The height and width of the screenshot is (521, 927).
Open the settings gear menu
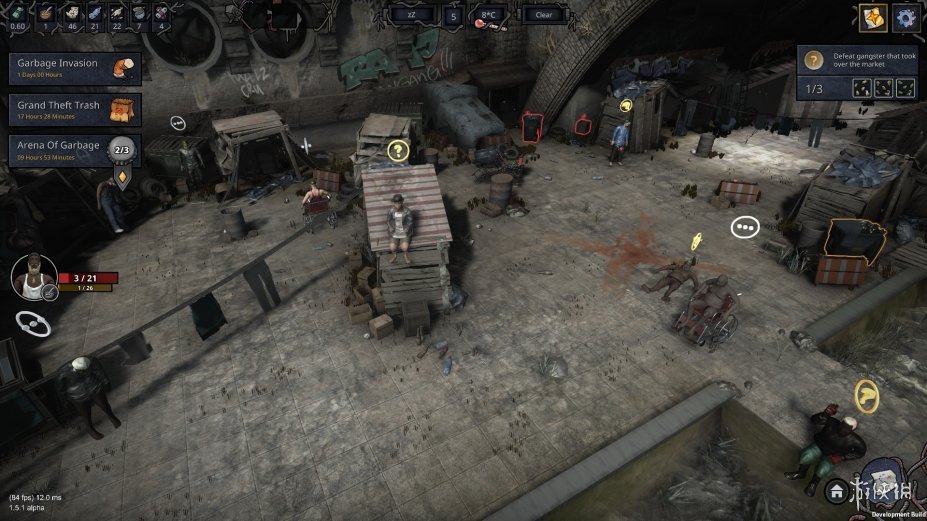(907, 17)
